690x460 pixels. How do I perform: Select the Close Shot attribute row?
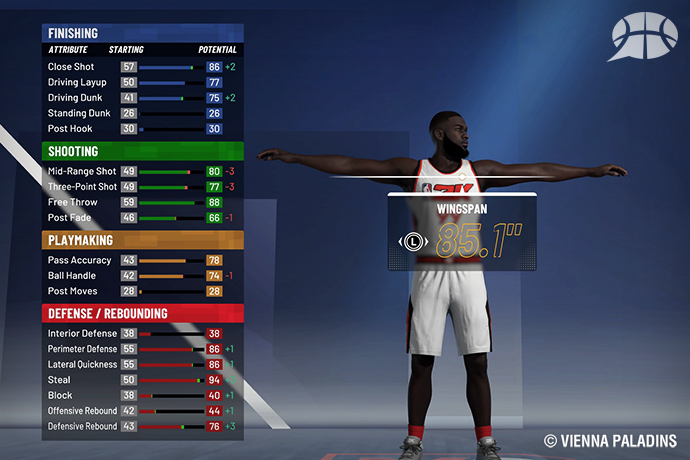coord(141,67)
